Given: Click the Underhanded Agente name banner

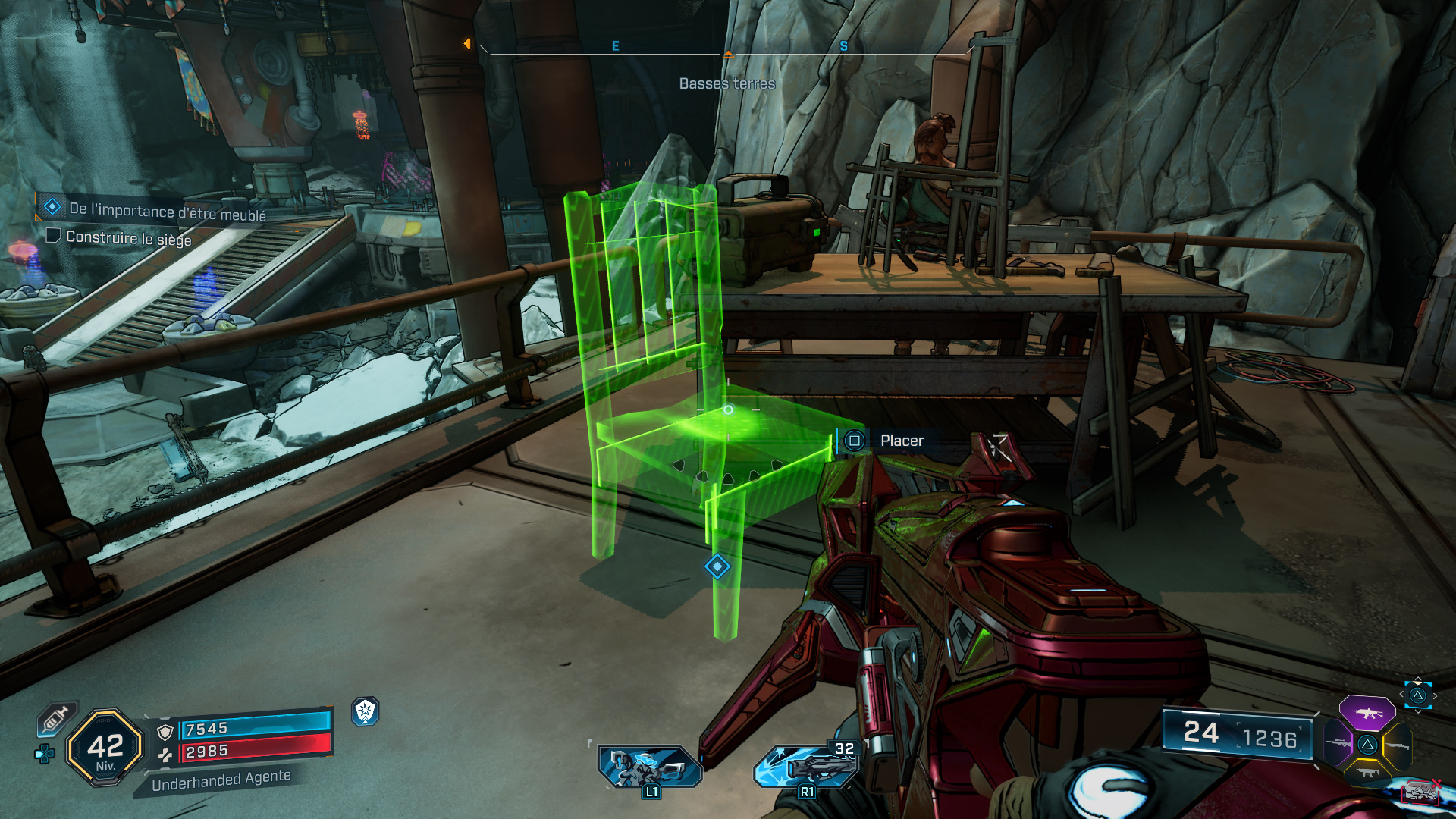Looking at the screenshot, I should tap(221, 780).
